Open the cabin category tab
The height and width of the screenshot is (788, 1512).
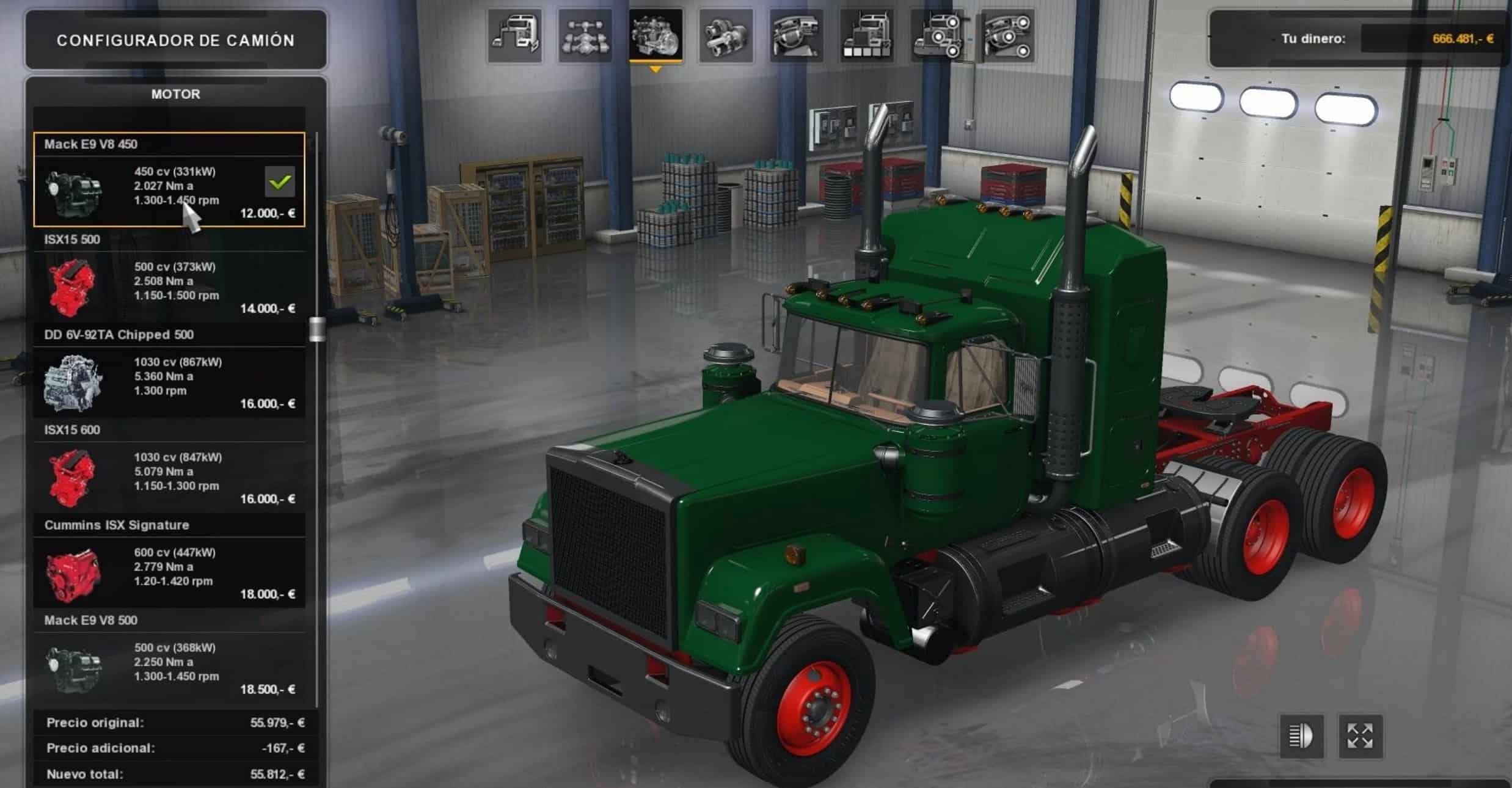click(x=514, y=37)
